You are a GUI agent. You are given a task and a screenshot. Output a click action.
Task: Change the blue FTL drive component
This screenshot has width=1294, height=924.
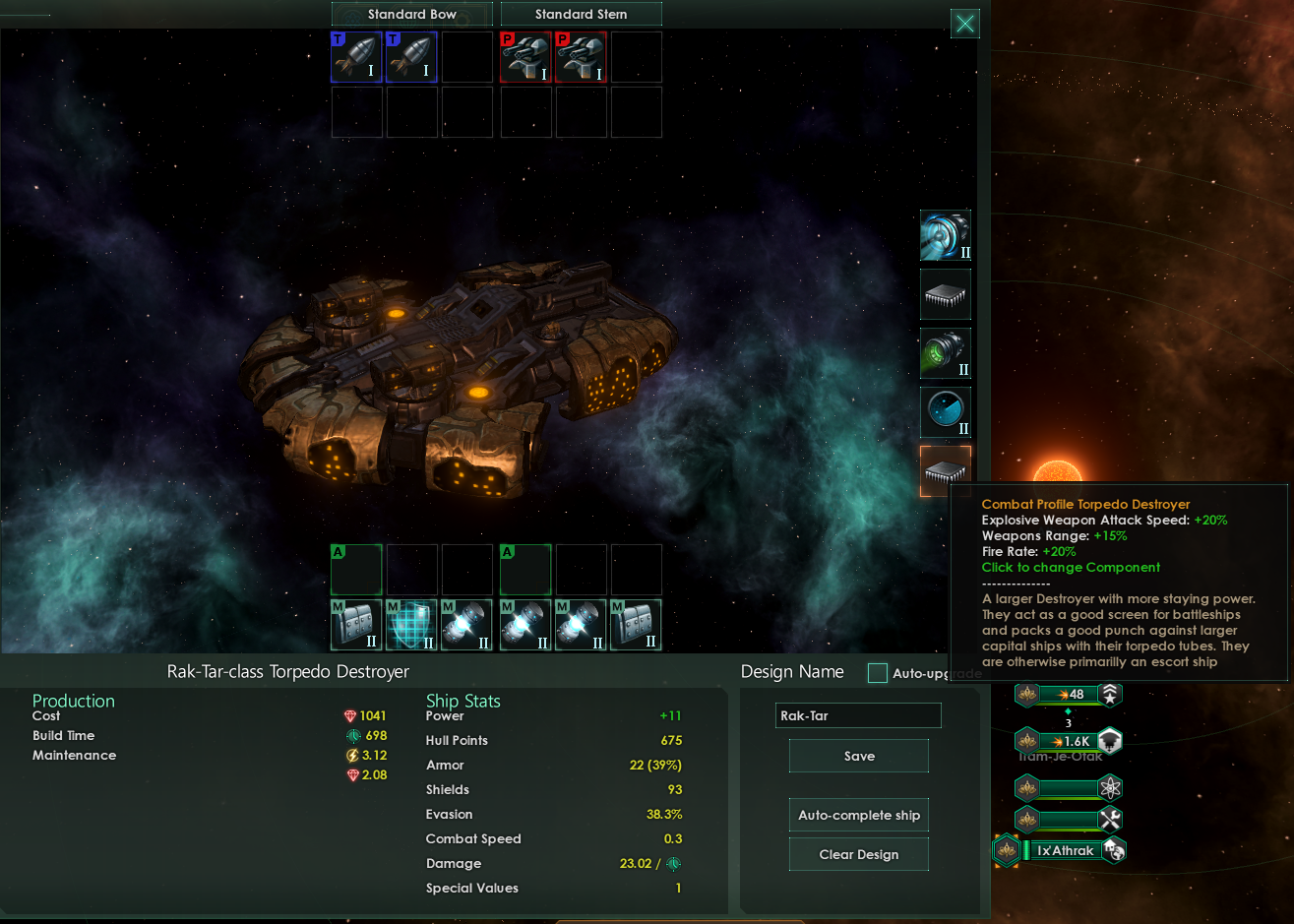point(946,235)
